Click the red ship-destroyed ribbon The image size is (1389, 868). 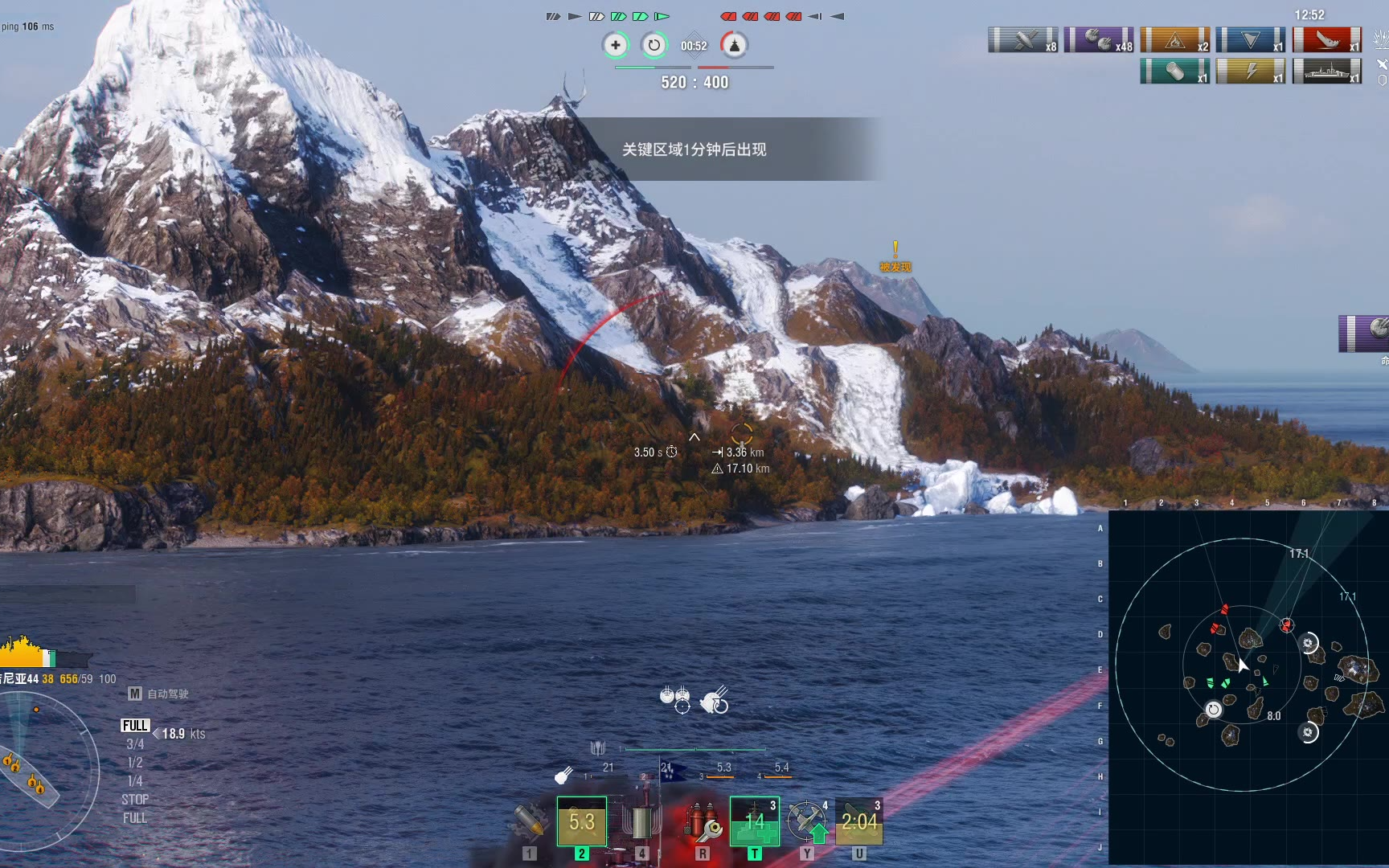pos(1326,39)
